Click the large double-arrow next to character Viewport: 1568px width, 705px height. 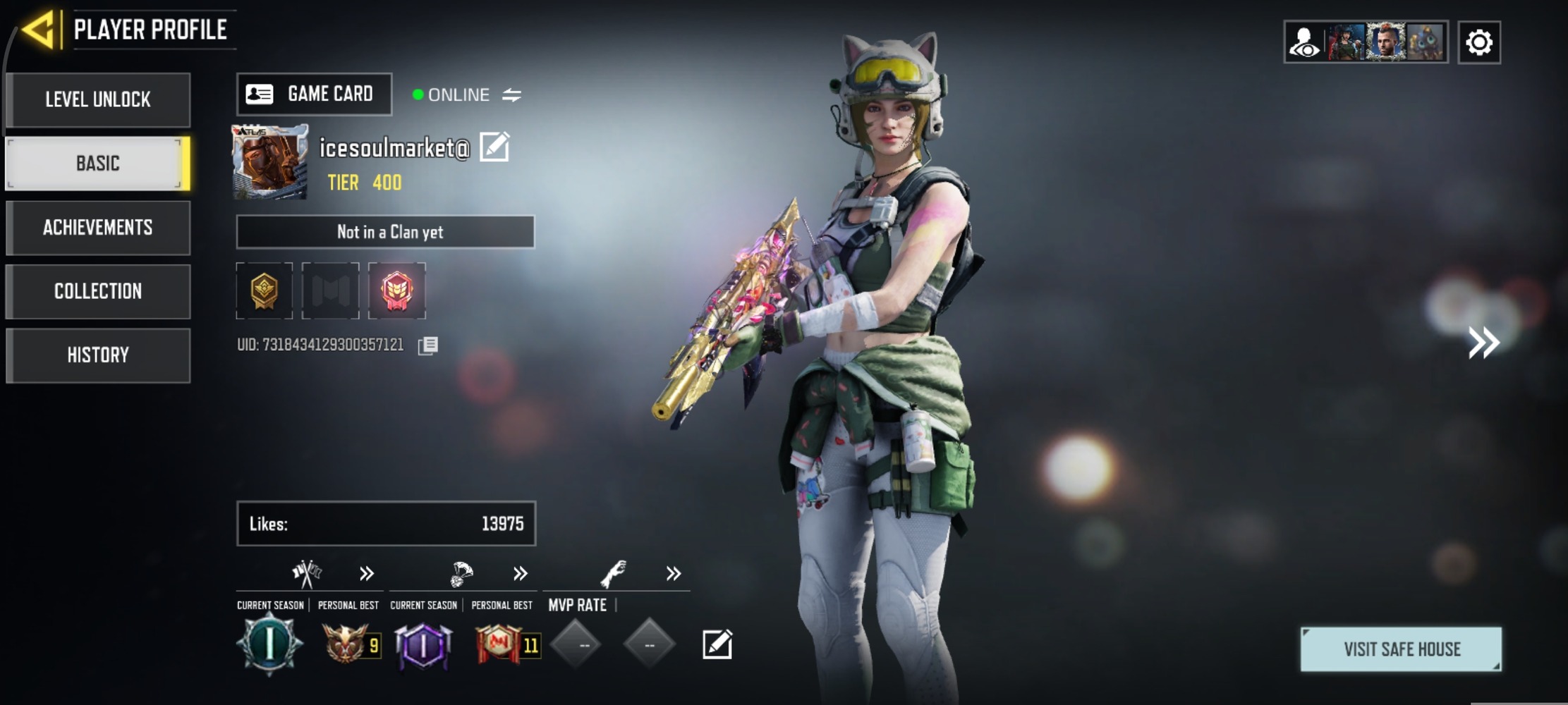1483,343
